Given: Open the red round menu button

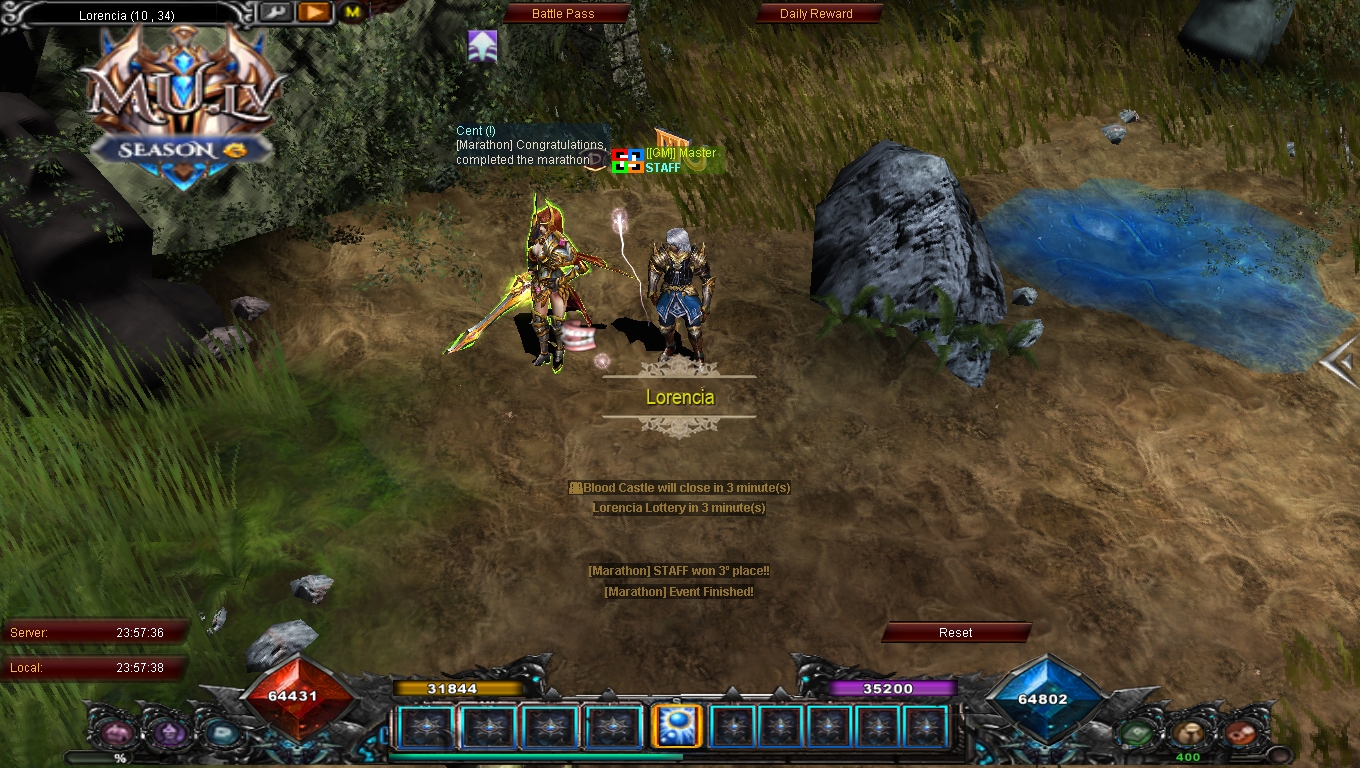Looking at the screenshot, I should [x=1240, y=734].
